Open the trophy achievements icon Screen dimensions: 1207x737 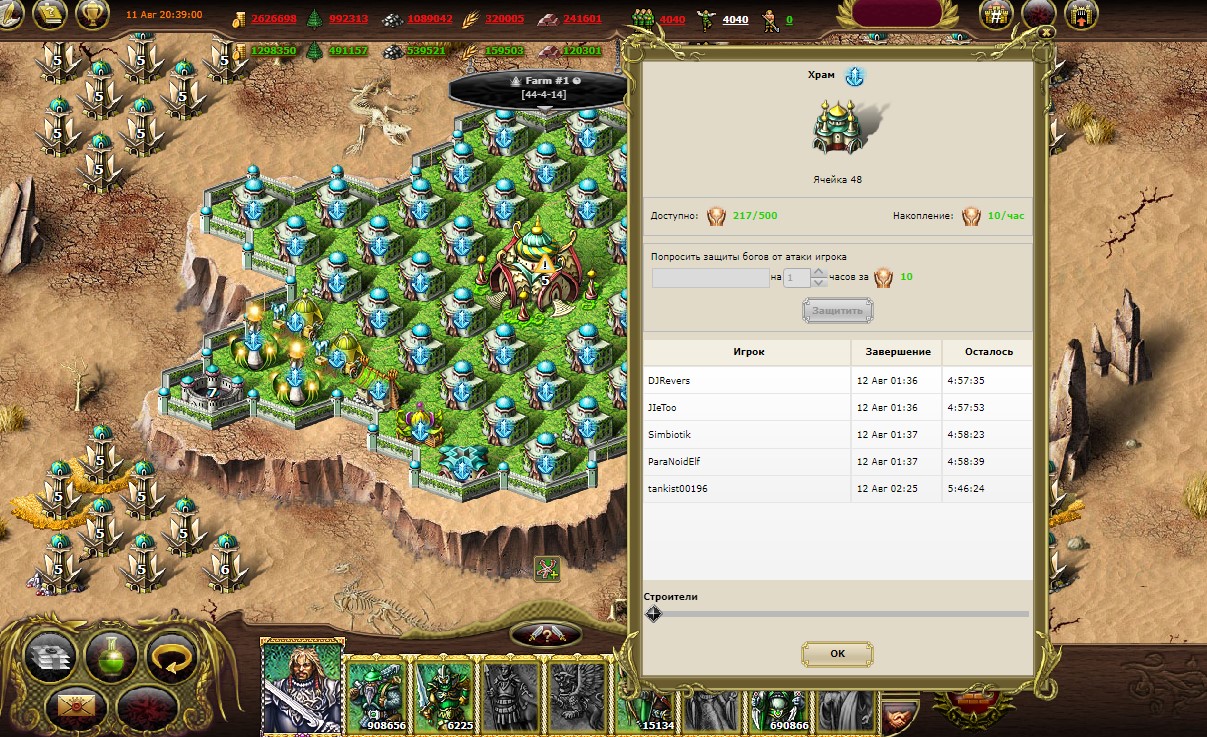92,14
